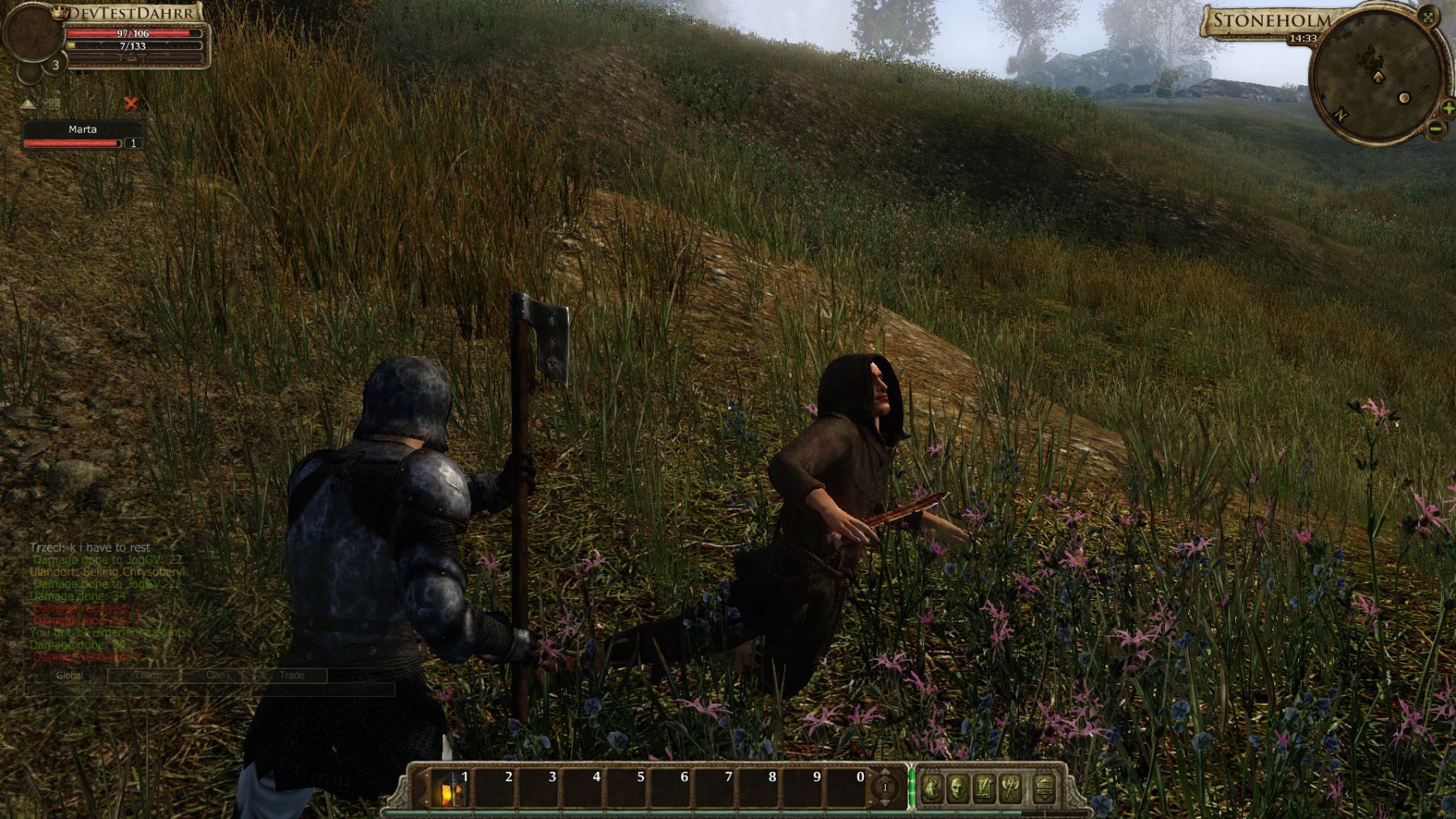Open the pouch inventory icon
1456x819 pixels.
tap(932, 787)
